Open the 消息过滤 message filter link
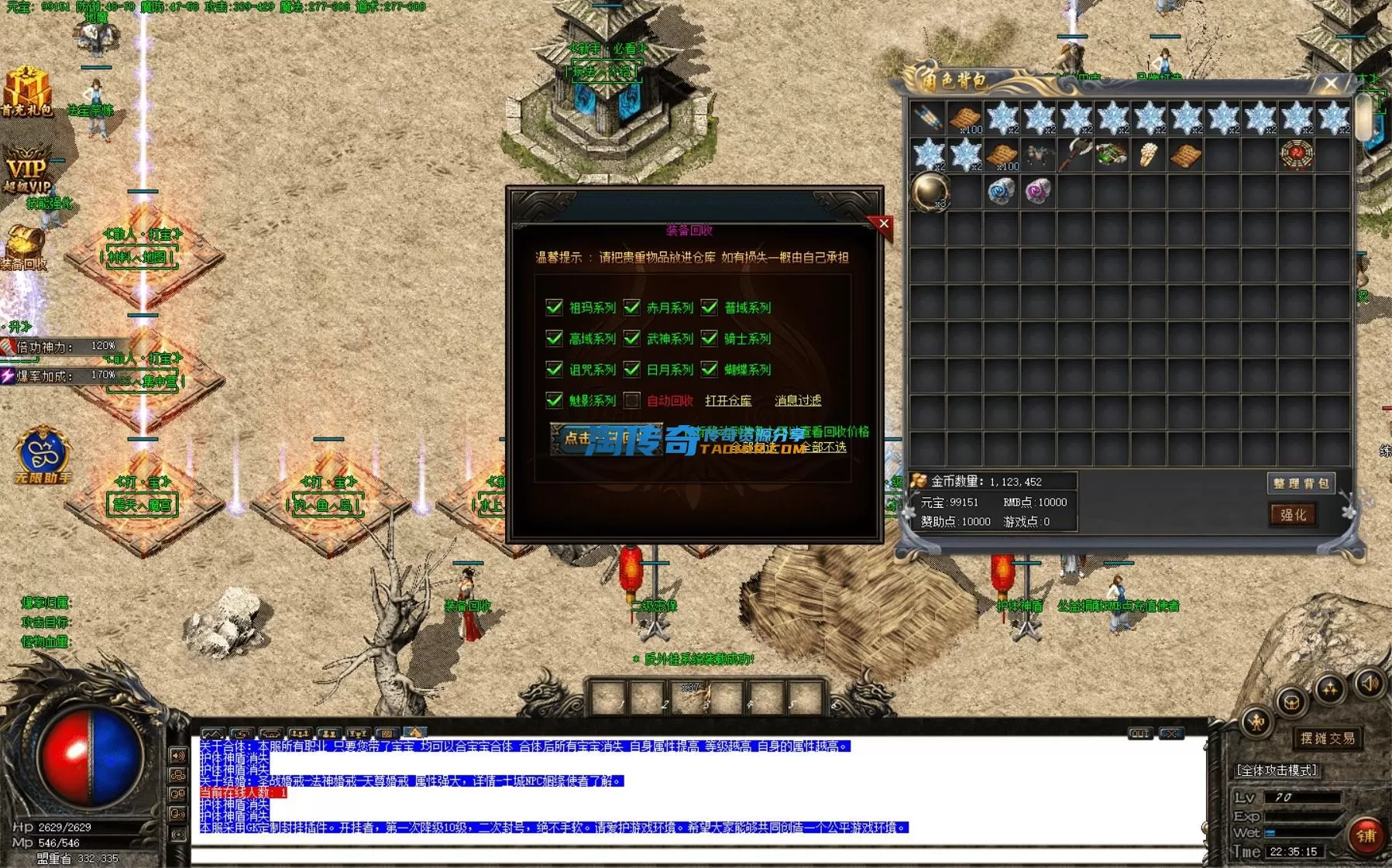 798,400
